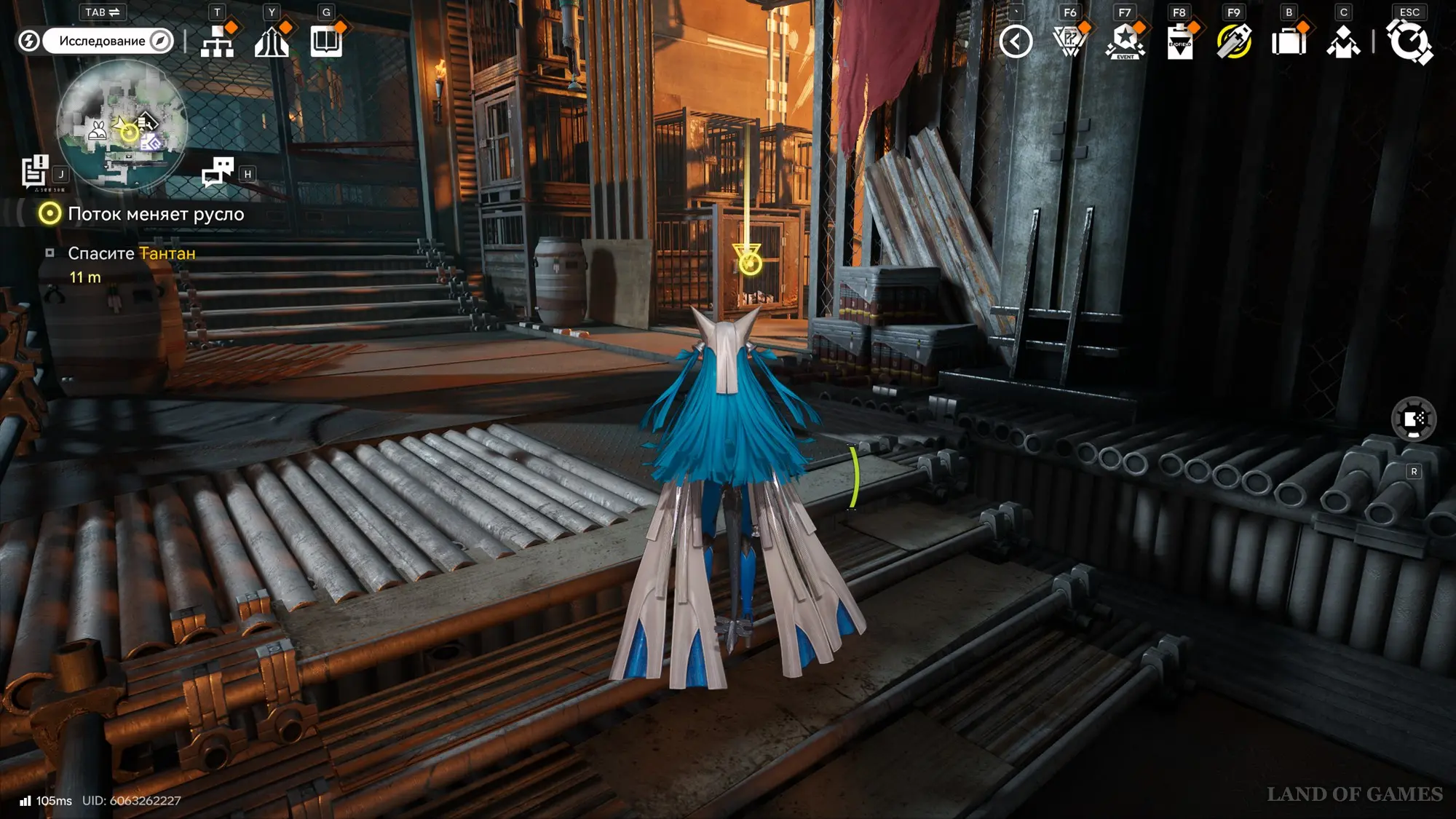The width and height of the screenshot is (1456, 819).
Task: Open the main system menu ring icon
Action: (x=1409, y=41)
